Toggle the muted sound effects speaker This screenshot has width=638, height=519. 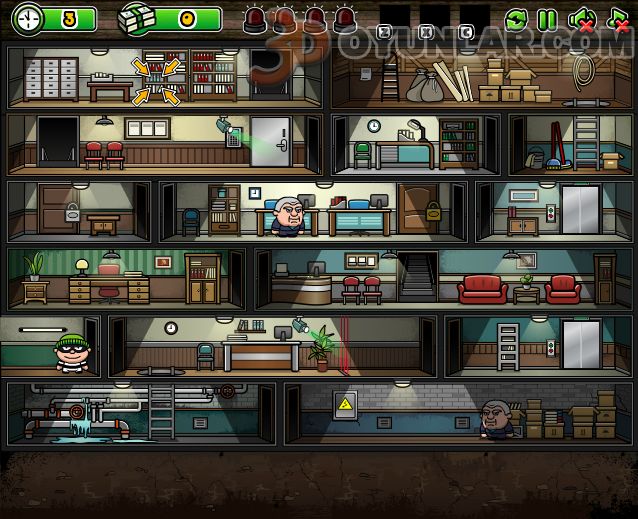(581, 19)
